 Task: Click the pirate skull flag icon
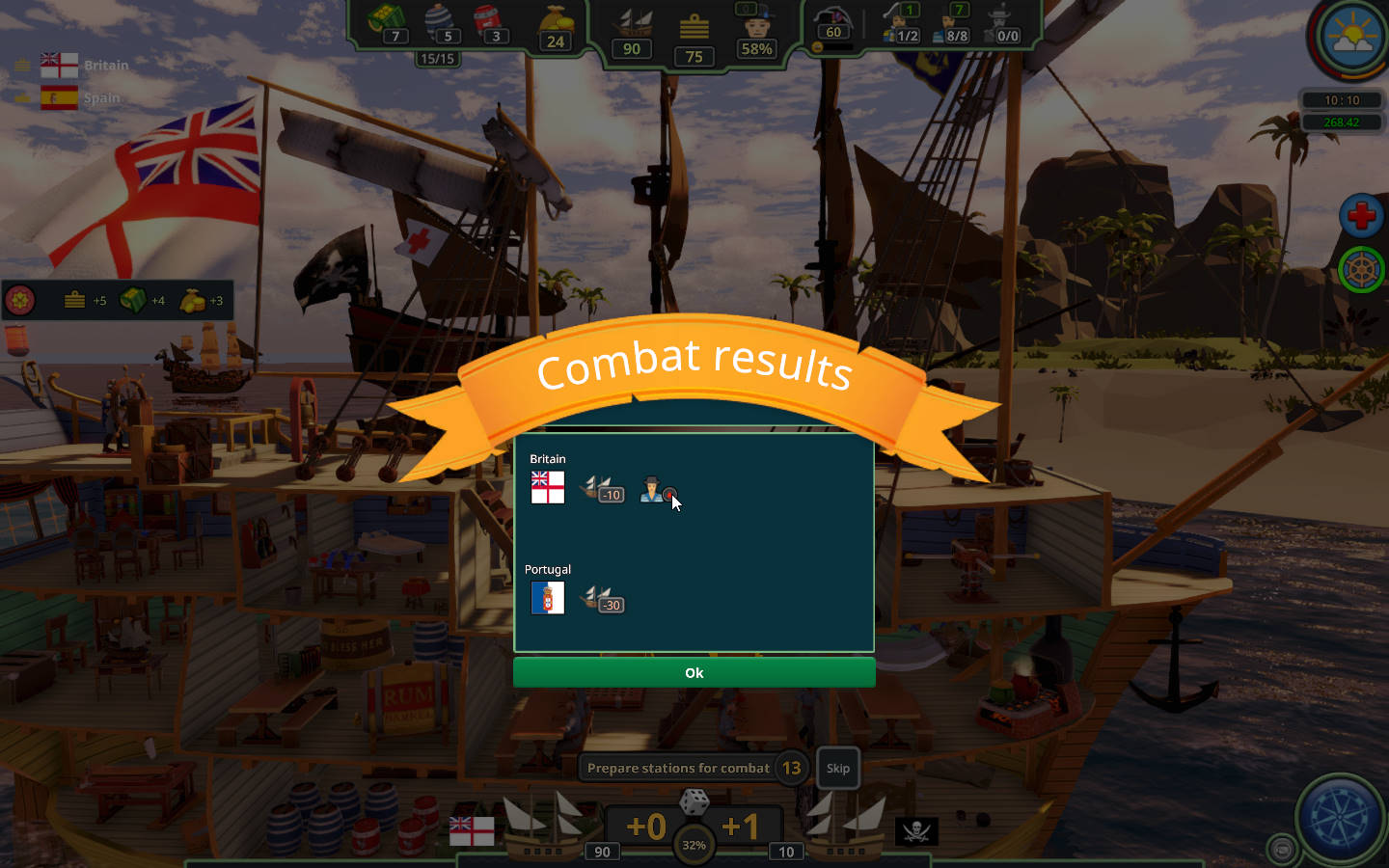click(x=916, y=830)
